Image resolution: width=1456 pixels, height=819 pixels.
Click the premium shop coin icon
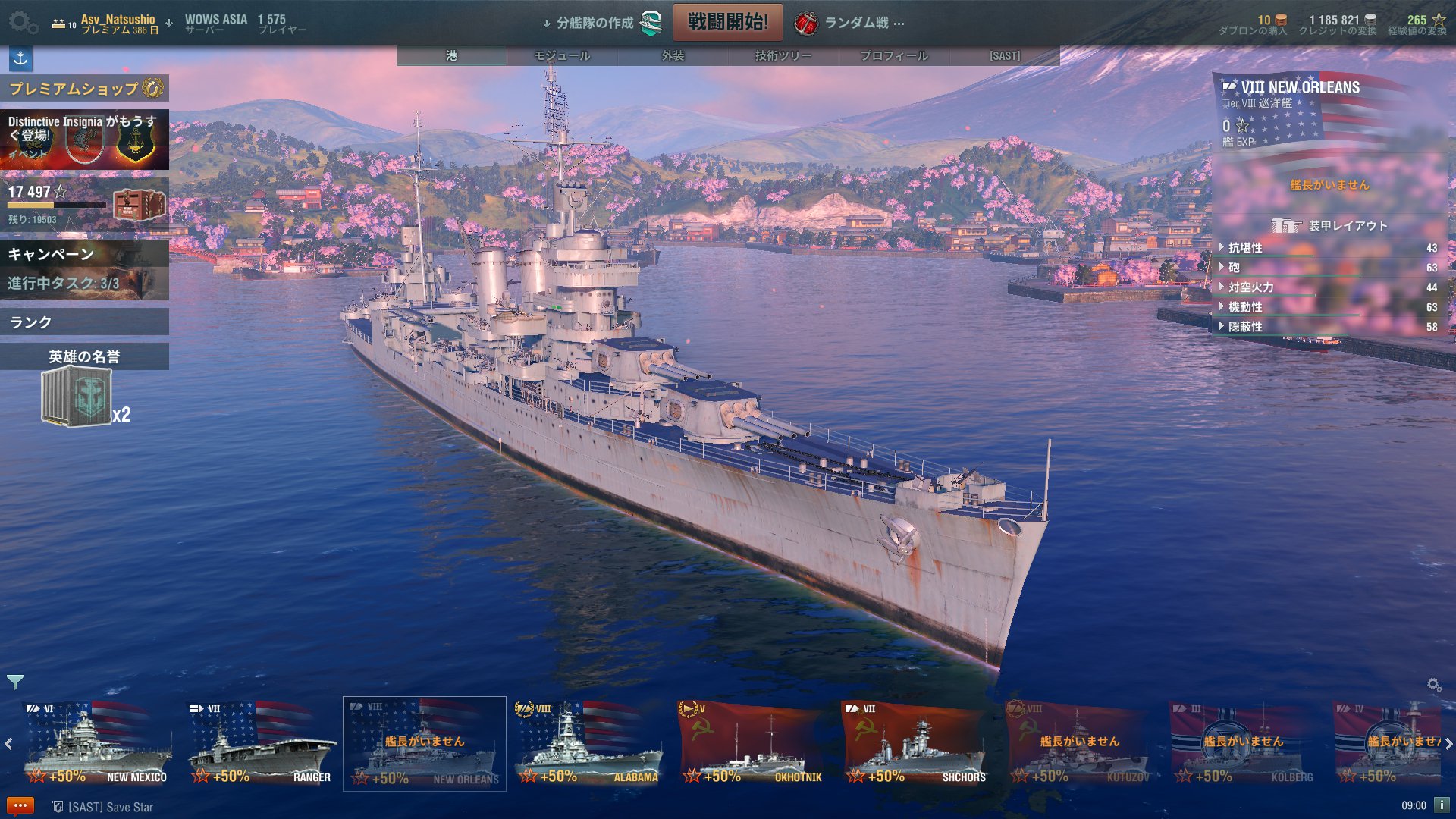(154, 89)
